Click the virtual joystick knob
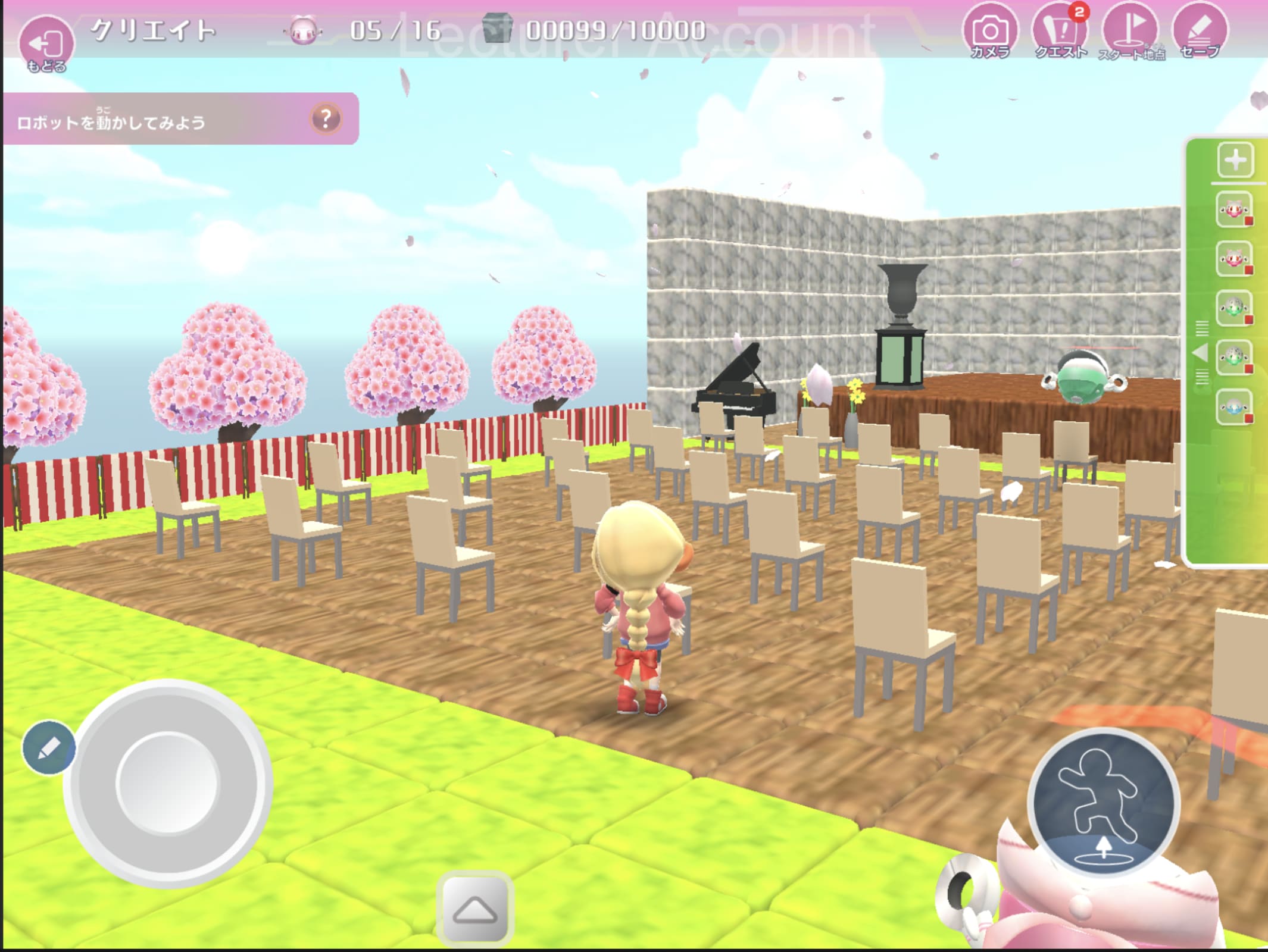This screenshot has height=952, width=1268. [x=167, y=782]
